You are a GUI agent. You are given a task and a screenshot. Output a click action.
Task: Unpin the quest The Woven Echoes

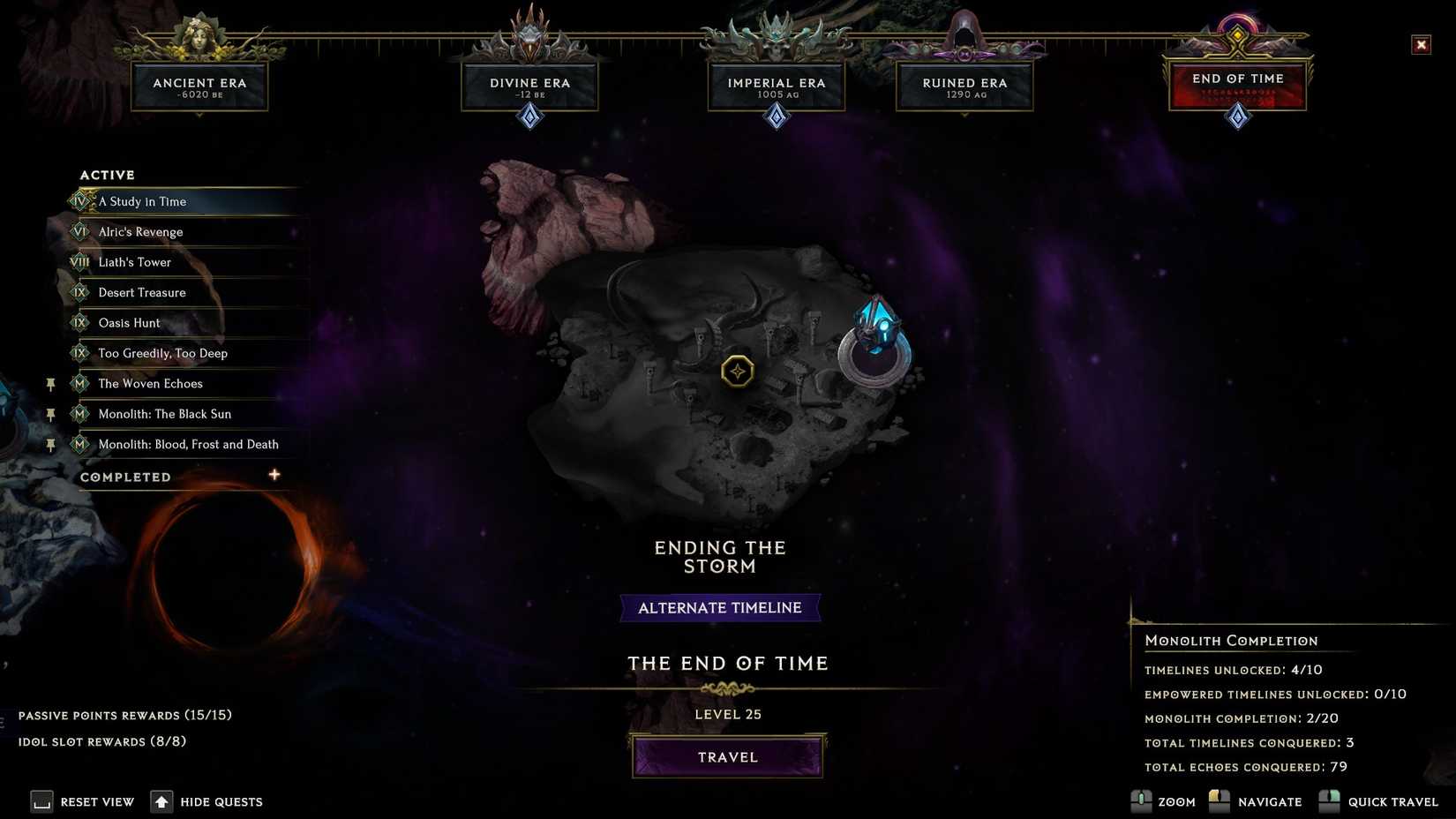pyautogui.click(x=50, y=383)
